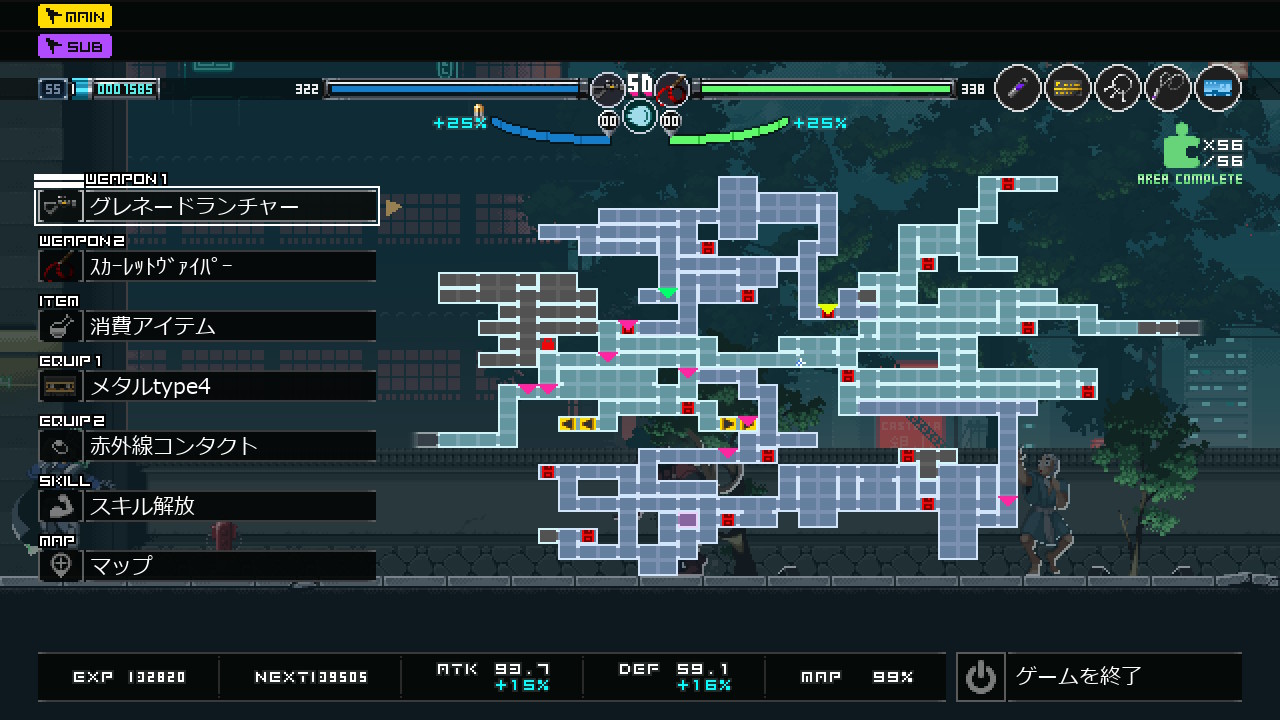Open the スキル解放 skill menu
This screenshot has width=1280, height=720.
coord(207,506)
